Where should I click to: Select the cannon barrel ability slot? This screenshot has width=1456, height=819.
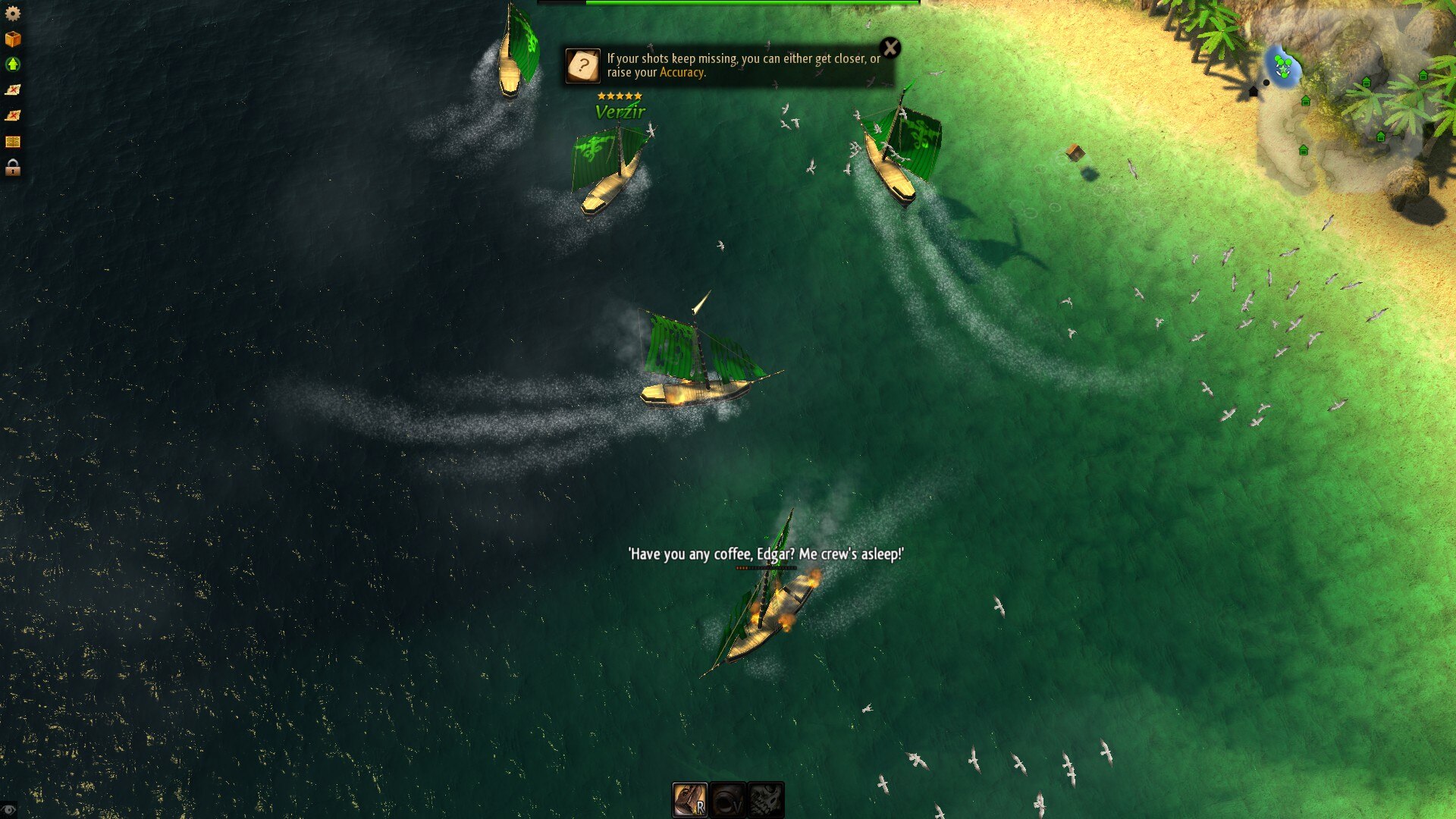click(x=727, y=800)
